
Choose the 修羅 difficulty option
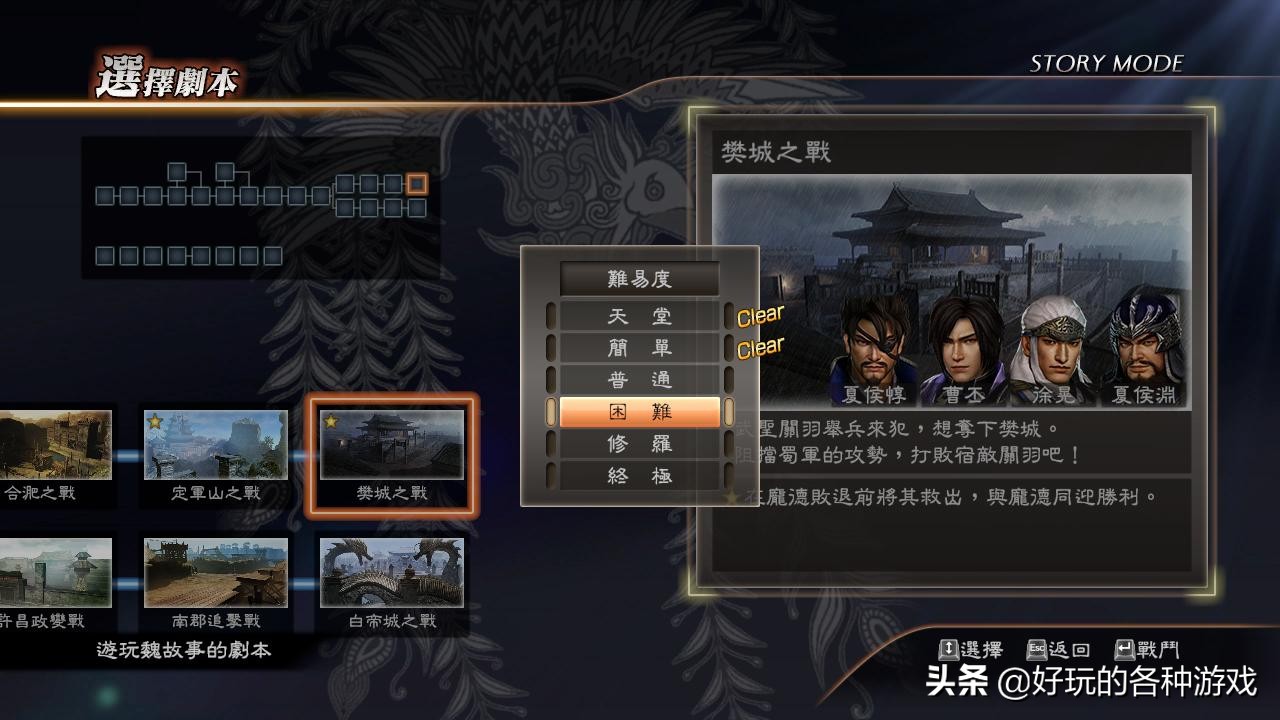coord(640,443)
